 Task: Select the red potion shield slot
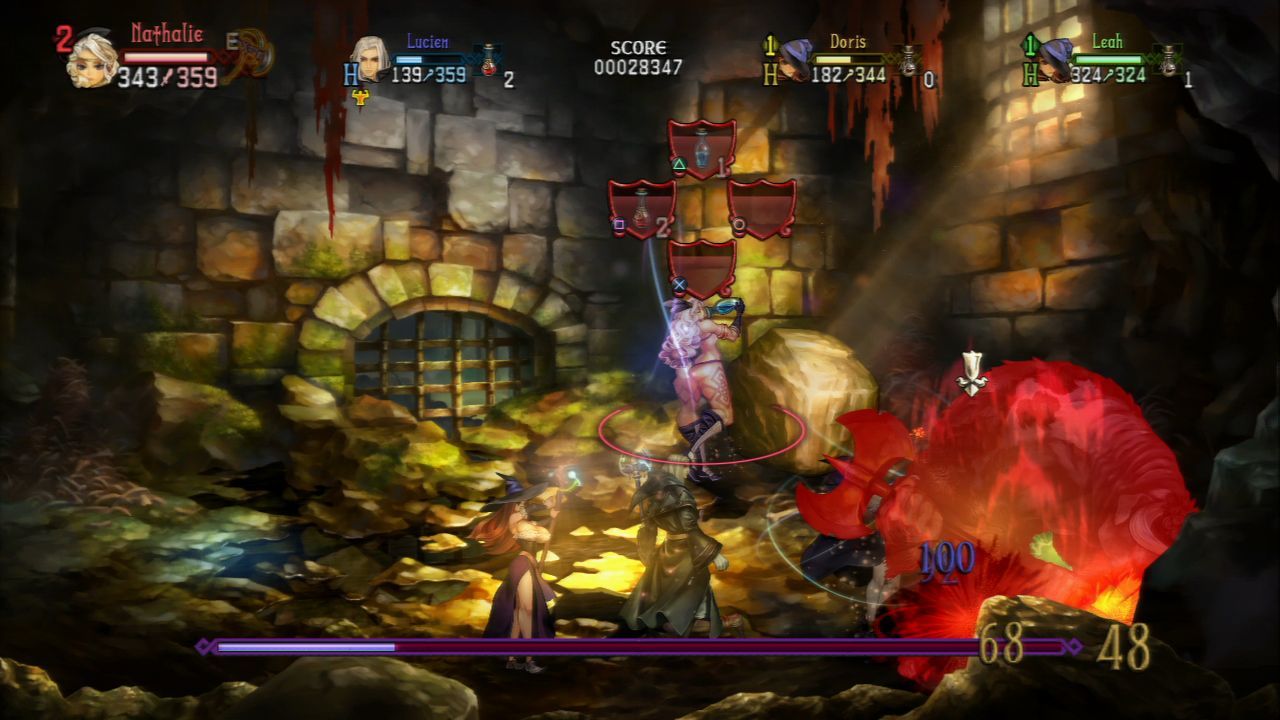pos(641,209)
